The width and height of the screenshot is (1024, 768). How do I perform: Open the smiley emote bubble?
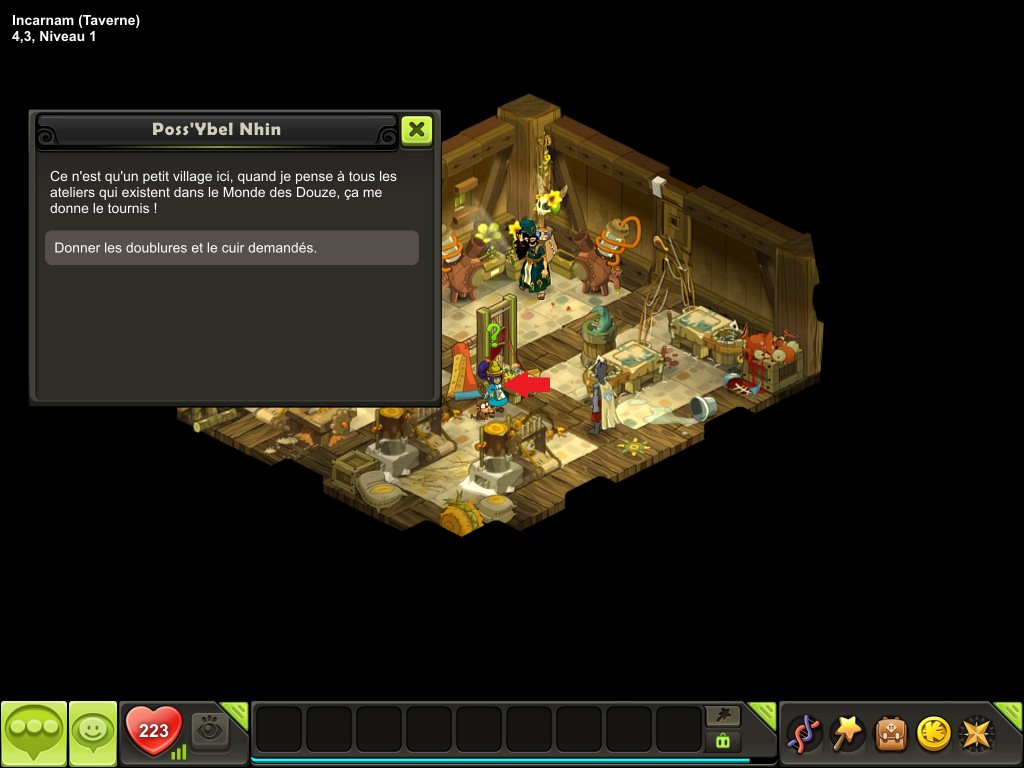tap(93, 733)
